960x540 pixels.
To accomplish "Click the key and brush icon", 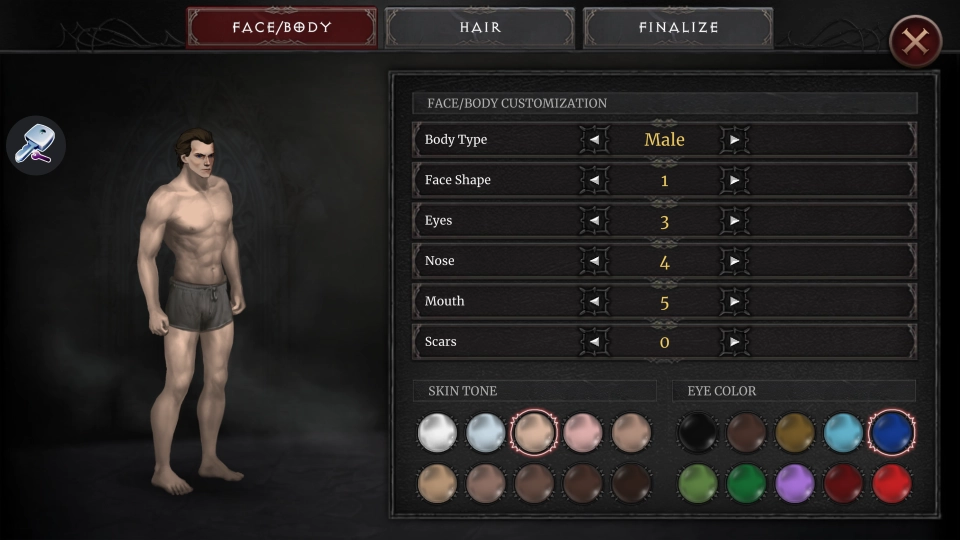I will pos(36,145).
